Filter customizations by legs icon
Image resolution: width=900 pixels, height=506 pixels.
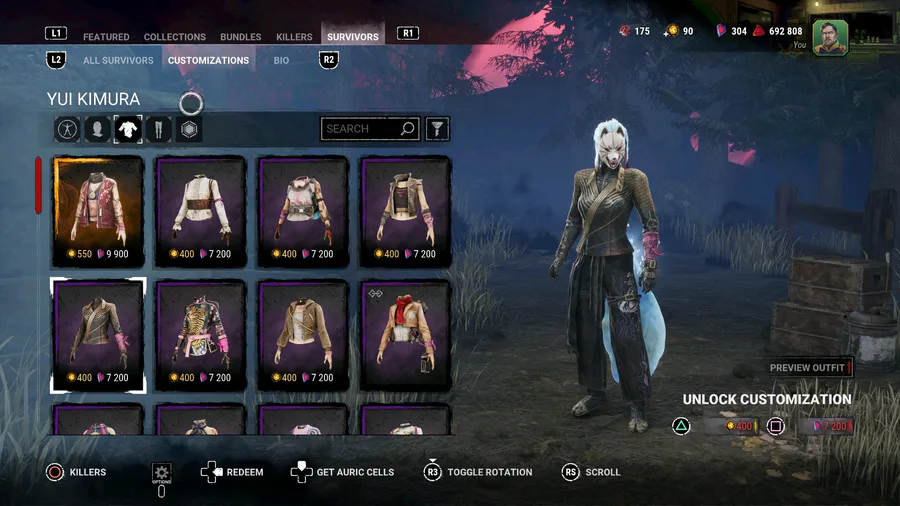[158, 129]
